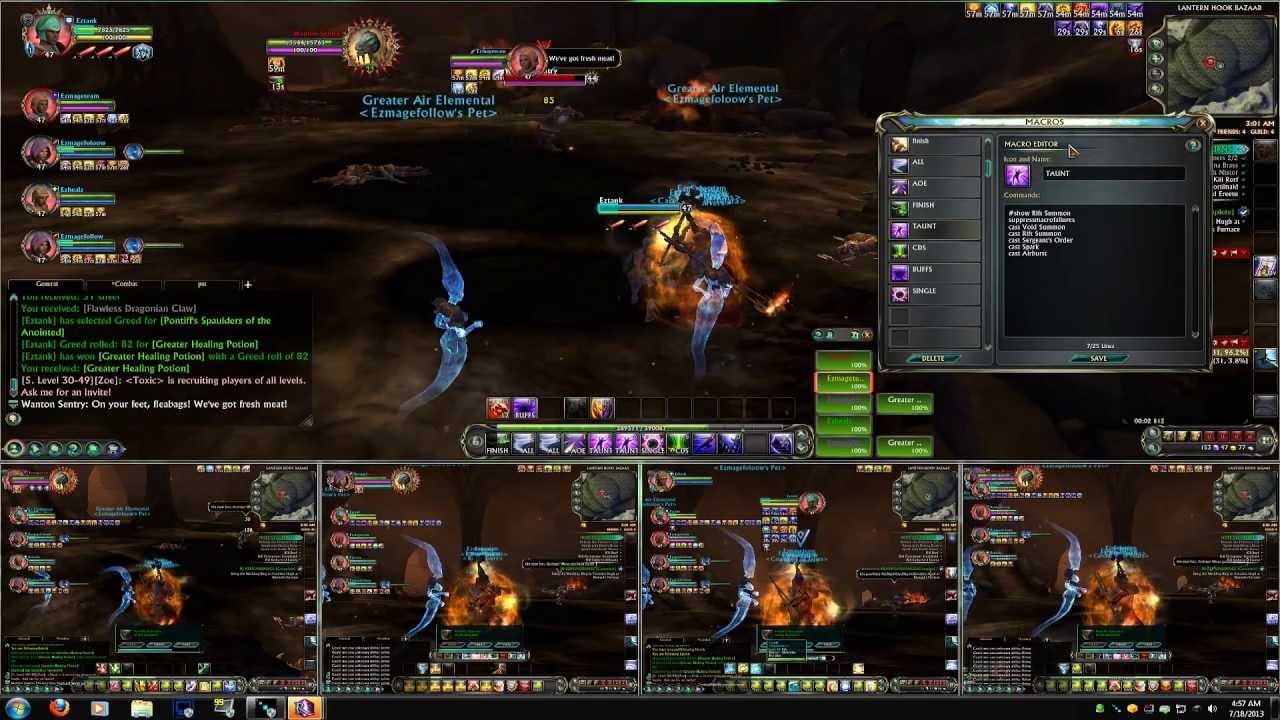Switch to the General chat tab
1280x720 pixels.
[46, 284]
